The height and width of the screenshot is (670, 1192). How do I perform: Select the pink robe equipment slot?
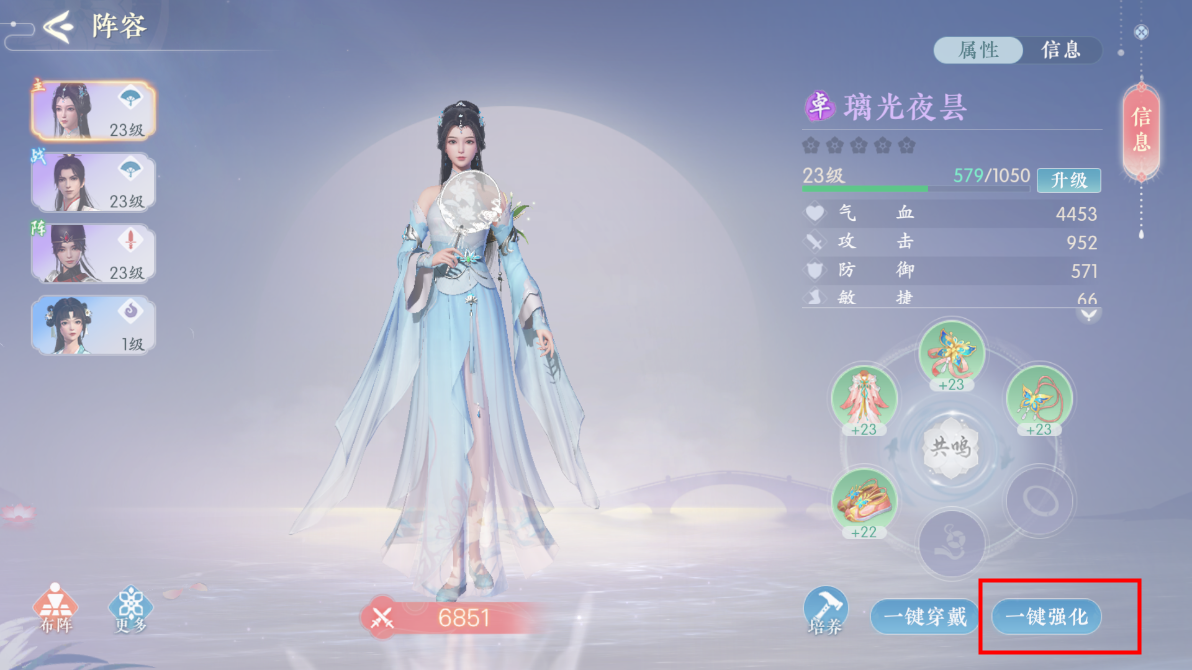pyautogui.click(x=864, y=400)
